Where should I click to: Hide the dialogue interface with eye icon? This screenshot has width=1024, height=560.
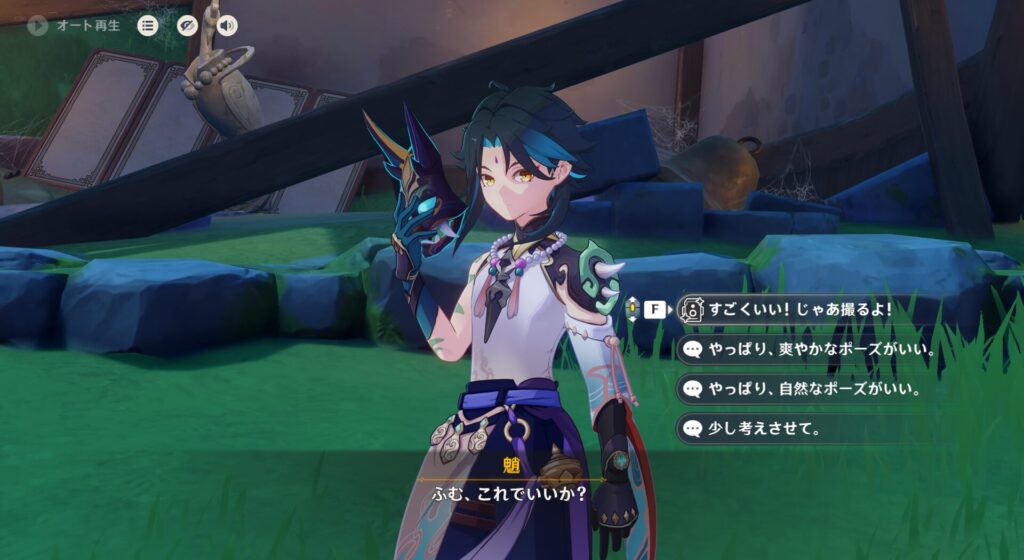tap(187, 26)
